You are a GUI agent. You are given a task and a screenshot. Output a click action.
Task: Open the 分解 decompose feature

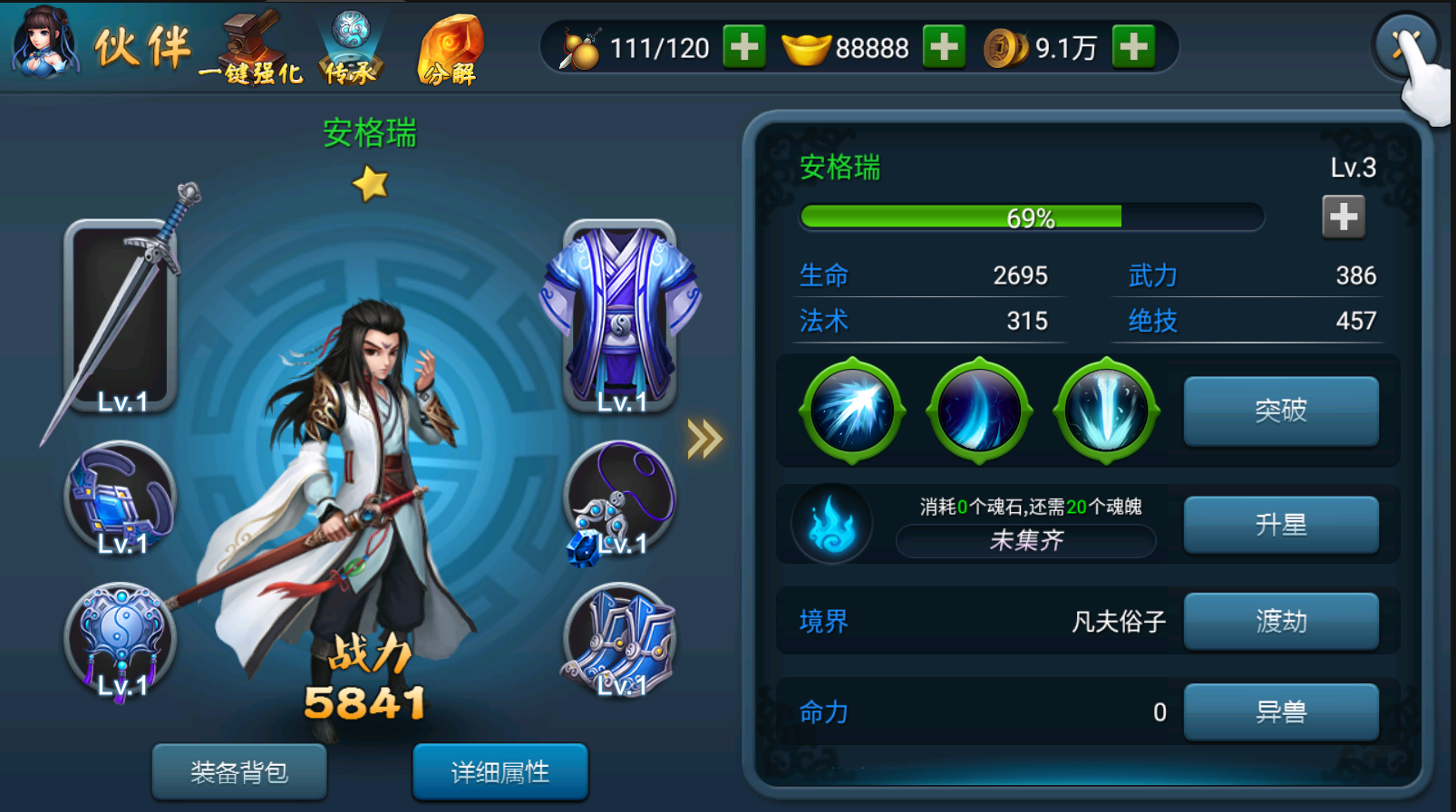450,50
